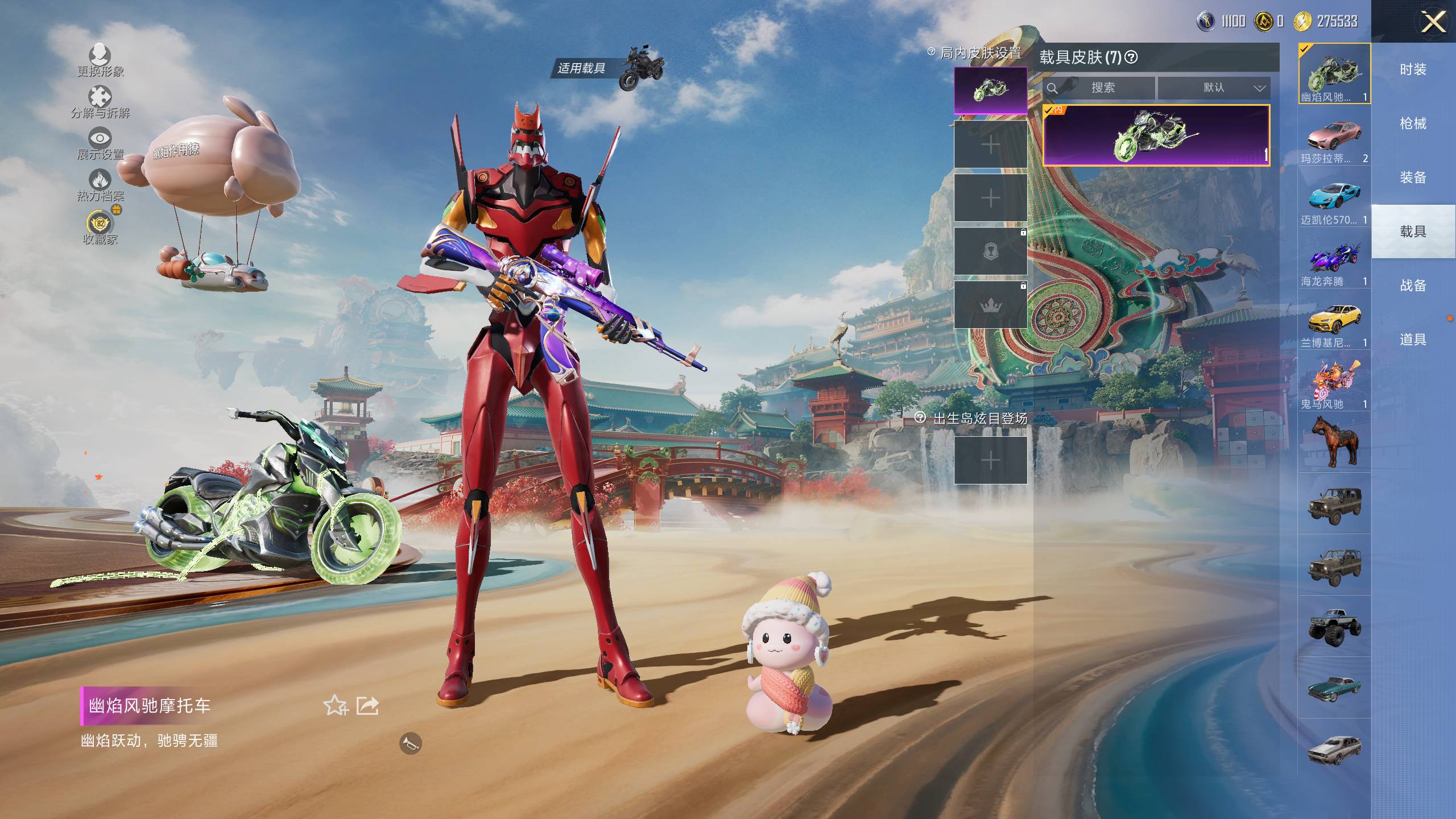Select the 装备 category tab

click(x=1413, y=177)
